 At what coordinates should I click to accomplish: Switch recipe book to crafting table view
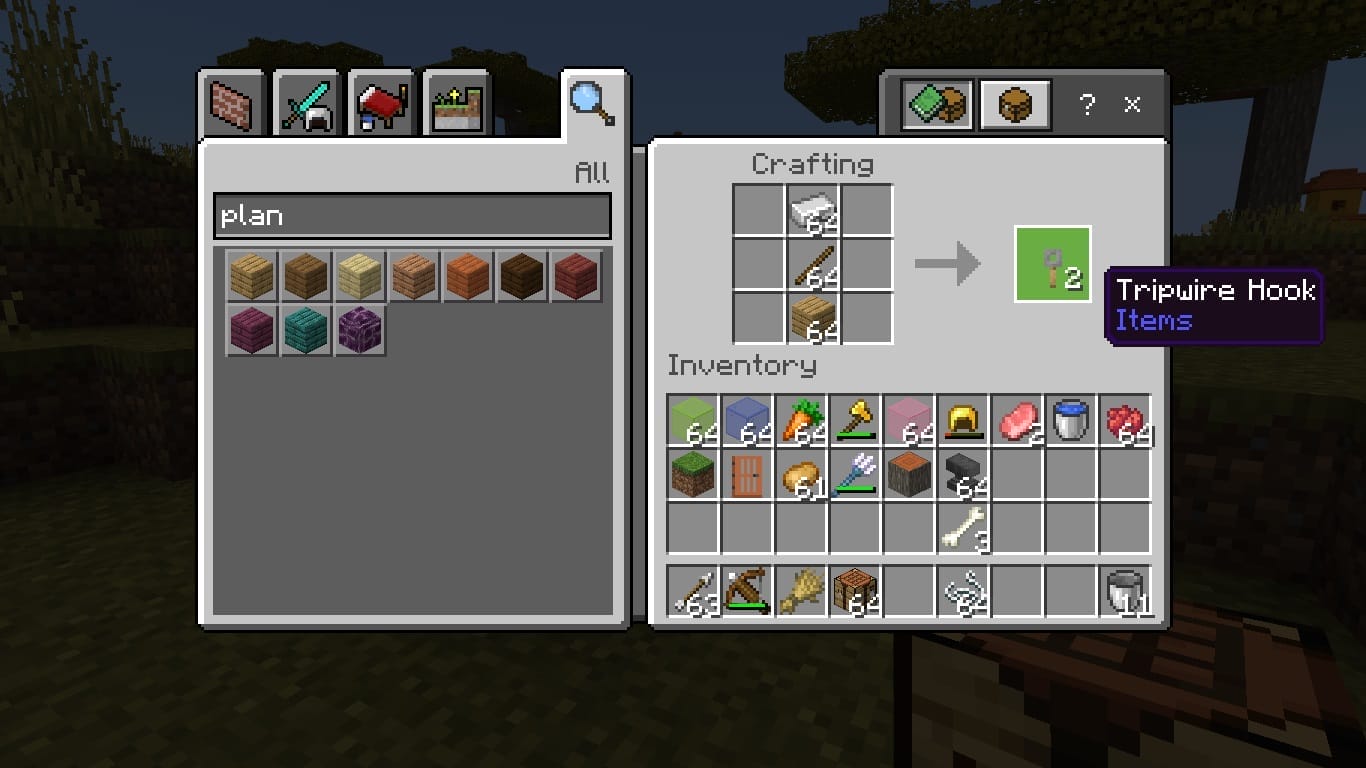[x=1014, y=102]
